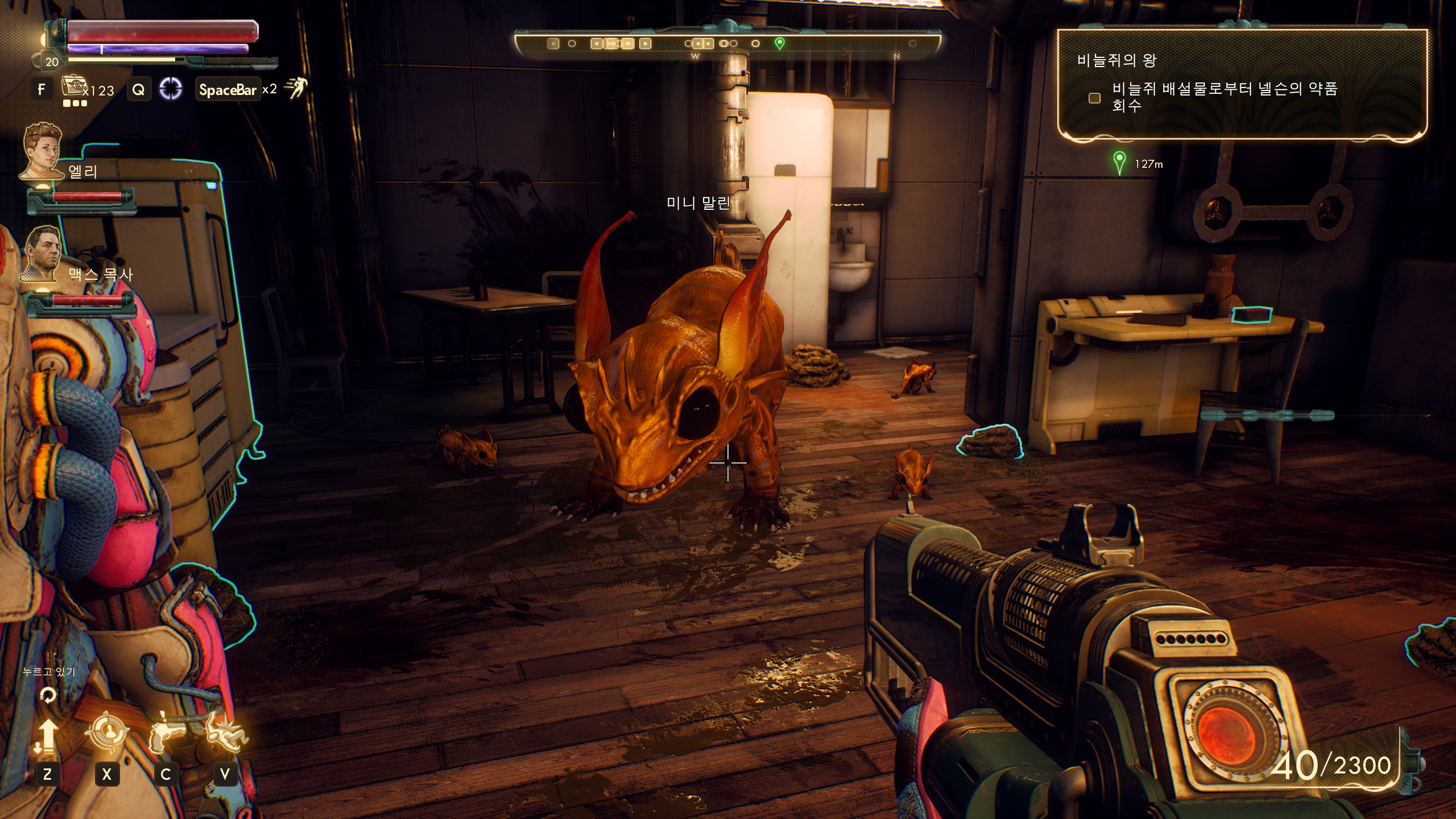Tick the 넬슨의 약품 회수 objective checkbox
This screenshot has height=819, width=1456.
1094,98
